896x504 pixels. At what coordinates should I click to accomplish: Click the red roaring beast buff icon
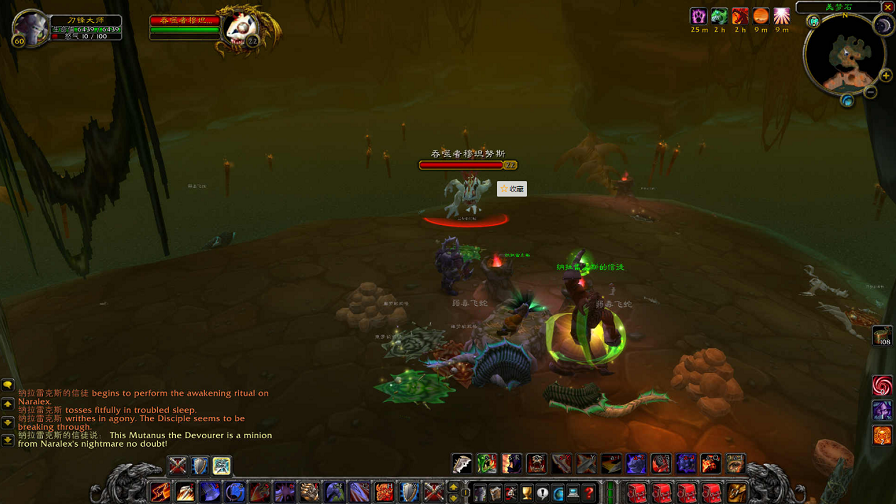(x=740, y=16)
